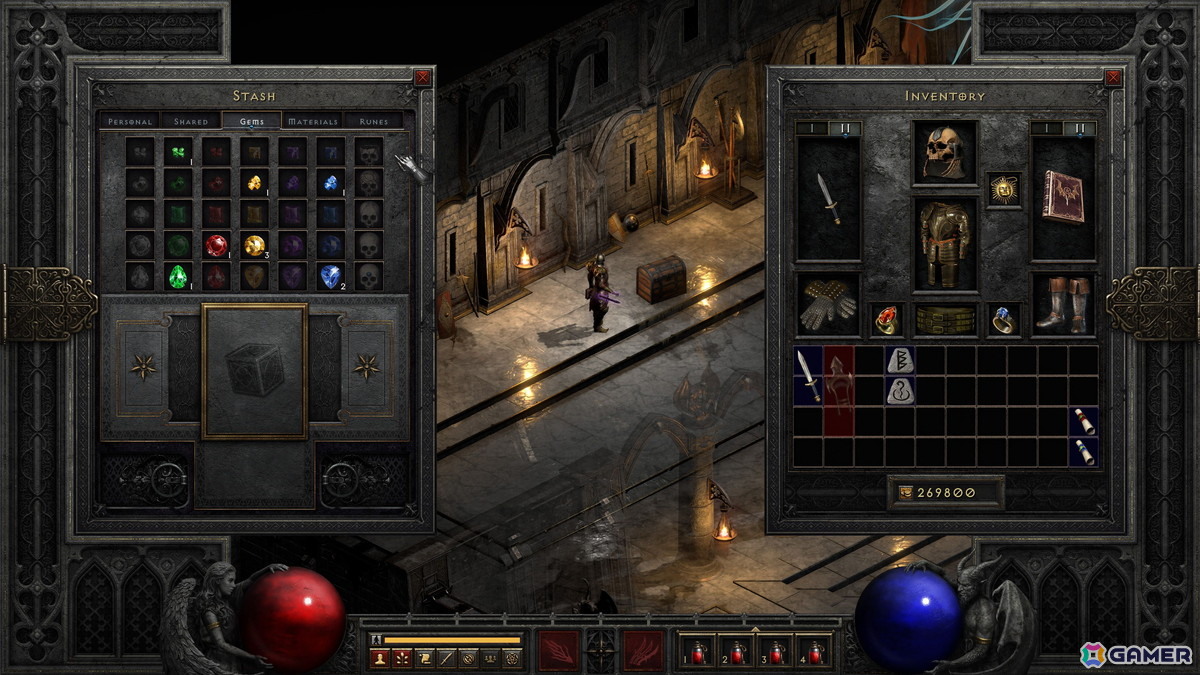Close the Inventory panel
Screen dimensions: 1200x675
coord(1113,77)
